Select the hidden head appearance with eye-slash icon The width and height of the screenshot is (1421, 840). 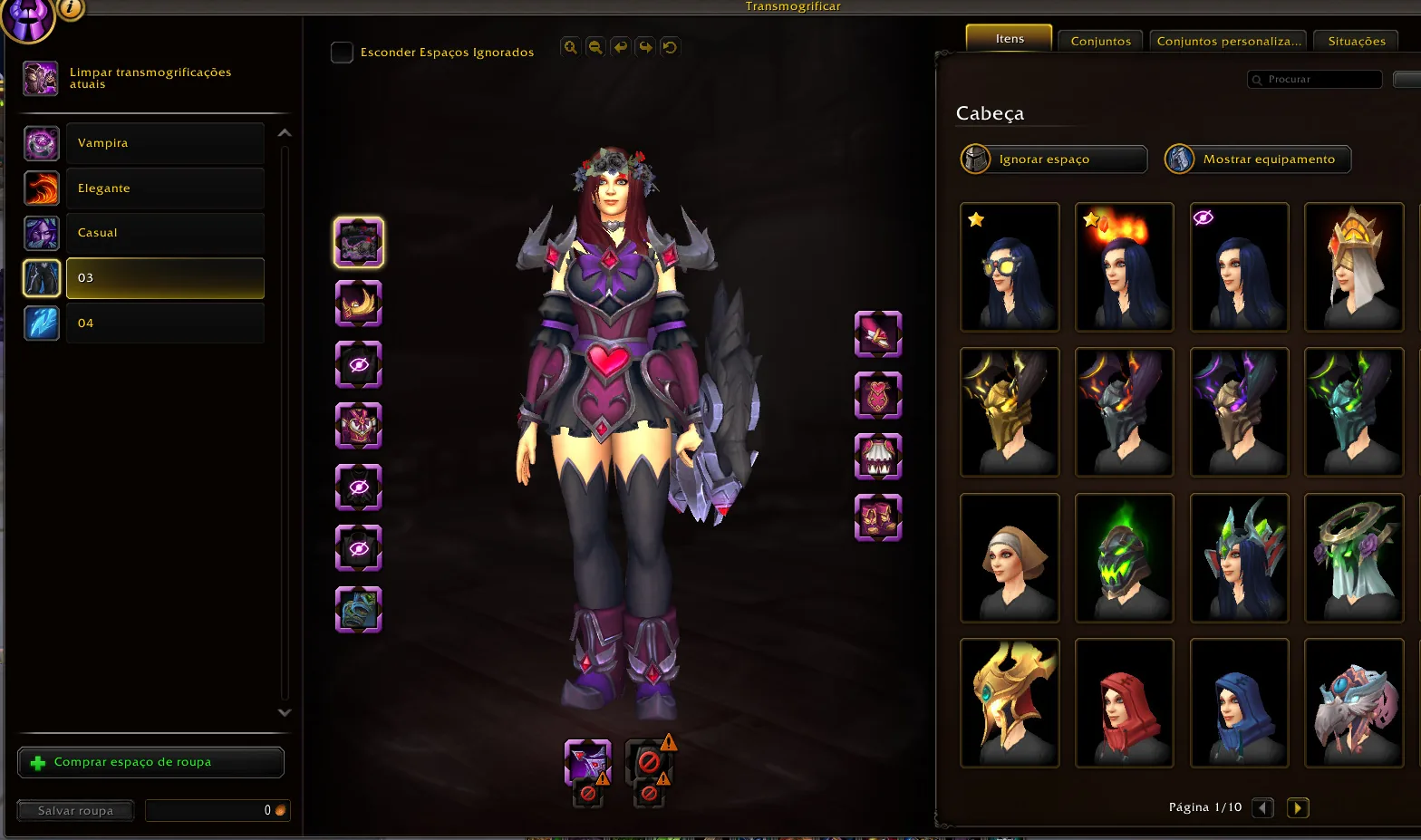point(1239,266)
